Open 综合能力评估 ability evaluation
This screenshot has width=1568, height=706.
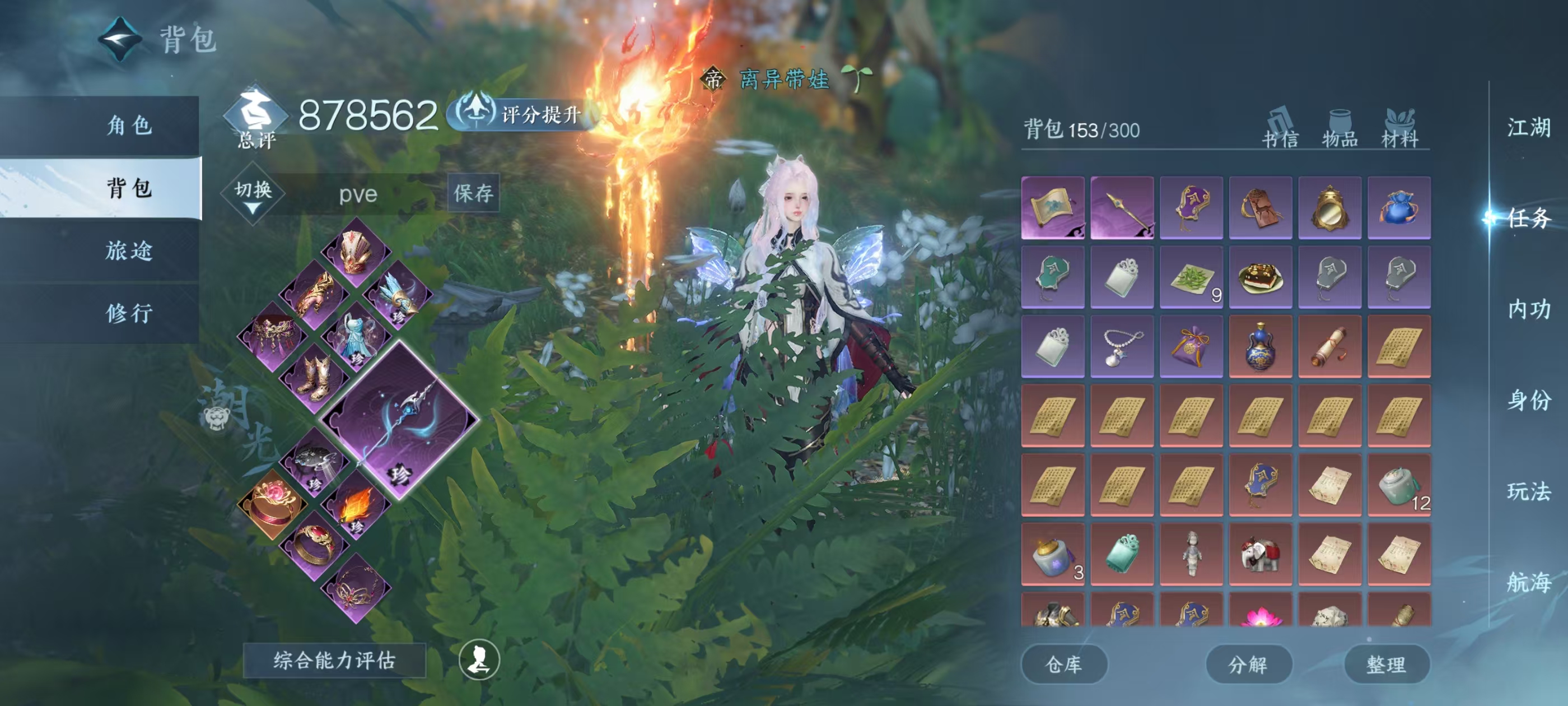pyautogui.click(x=334, y=660)
